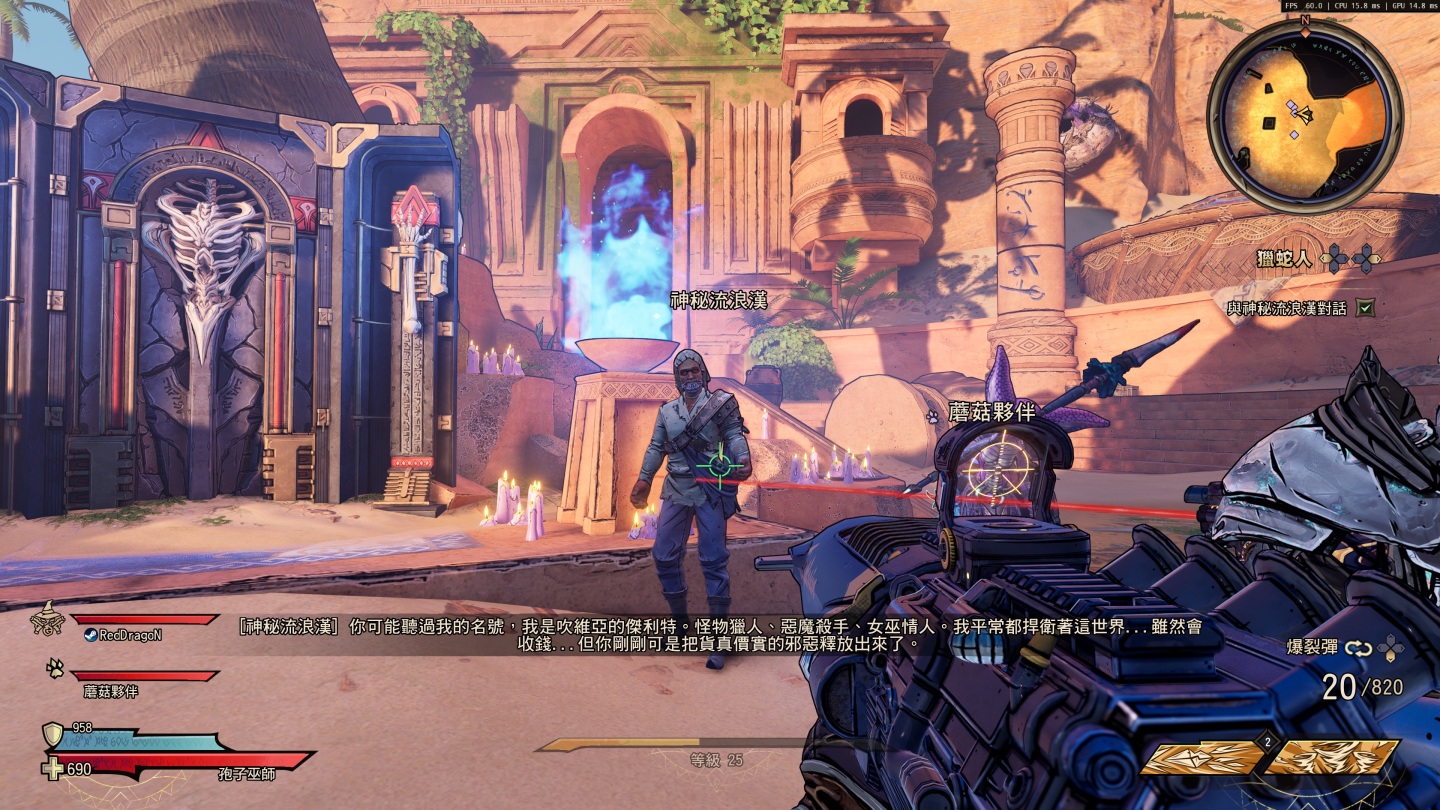Switch the 爆裂彈 fire mode cycle icon
Viewport: 1440px width, 810px height.
click(x=1358, y=648)
